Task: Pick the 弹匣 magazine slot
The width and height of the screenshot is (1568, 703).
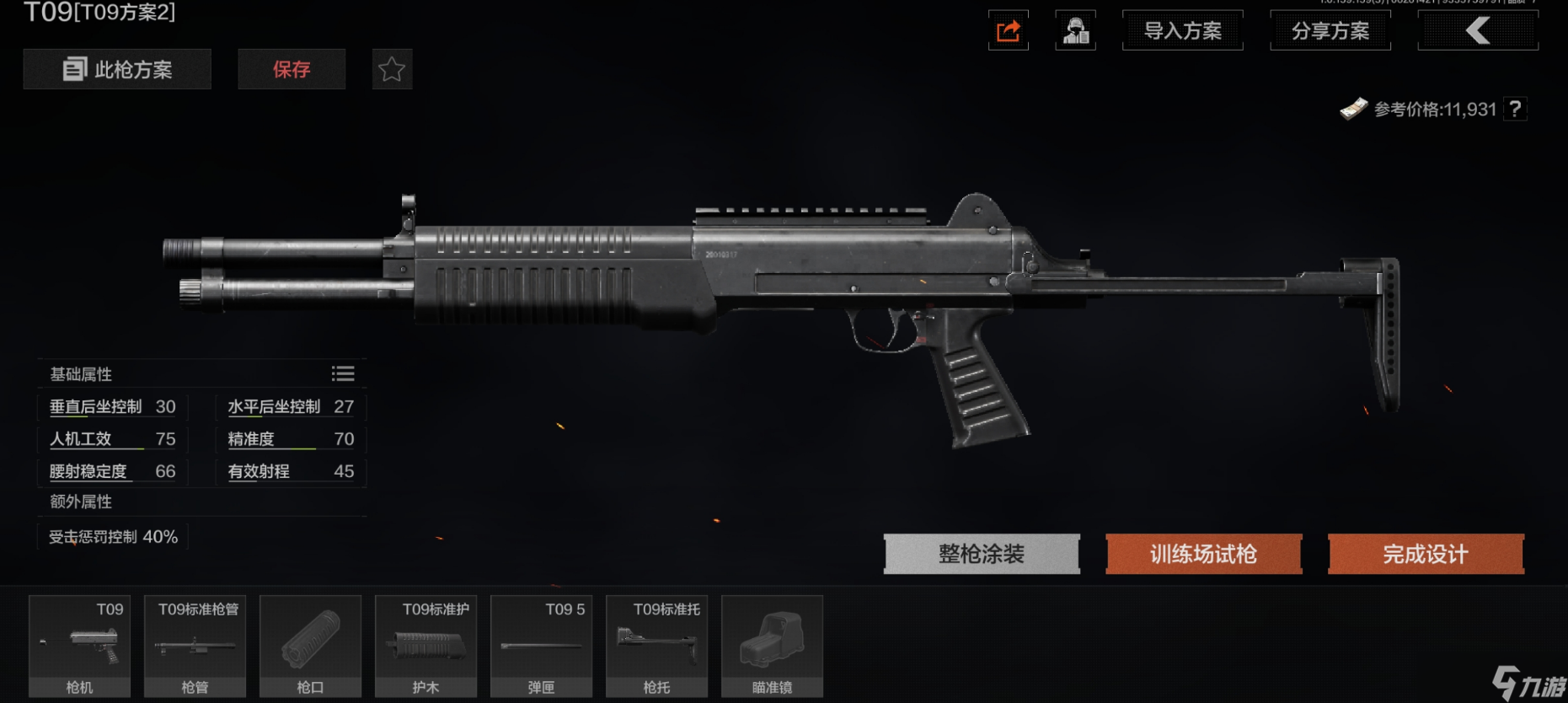Action: pos(541,646)
